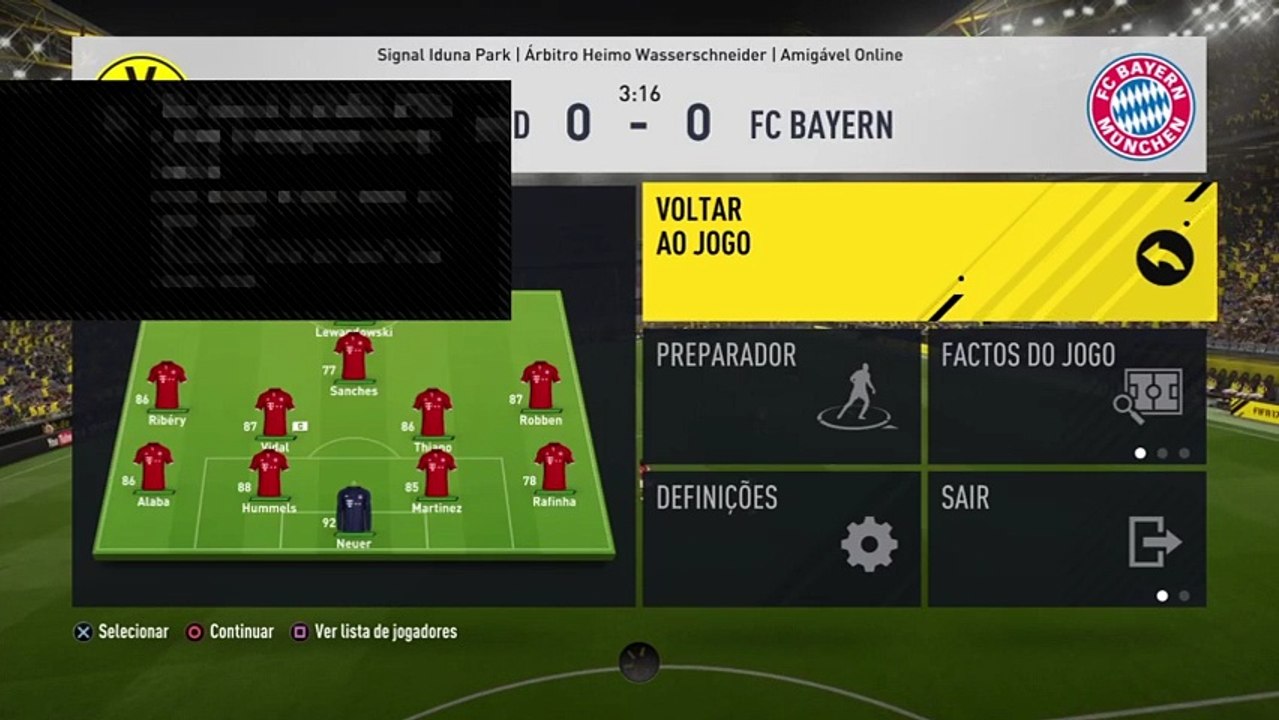Viewport: 1279px width, 720px height.
Task: Select Neuer in the lineup
Action: (x=353, y=510)
